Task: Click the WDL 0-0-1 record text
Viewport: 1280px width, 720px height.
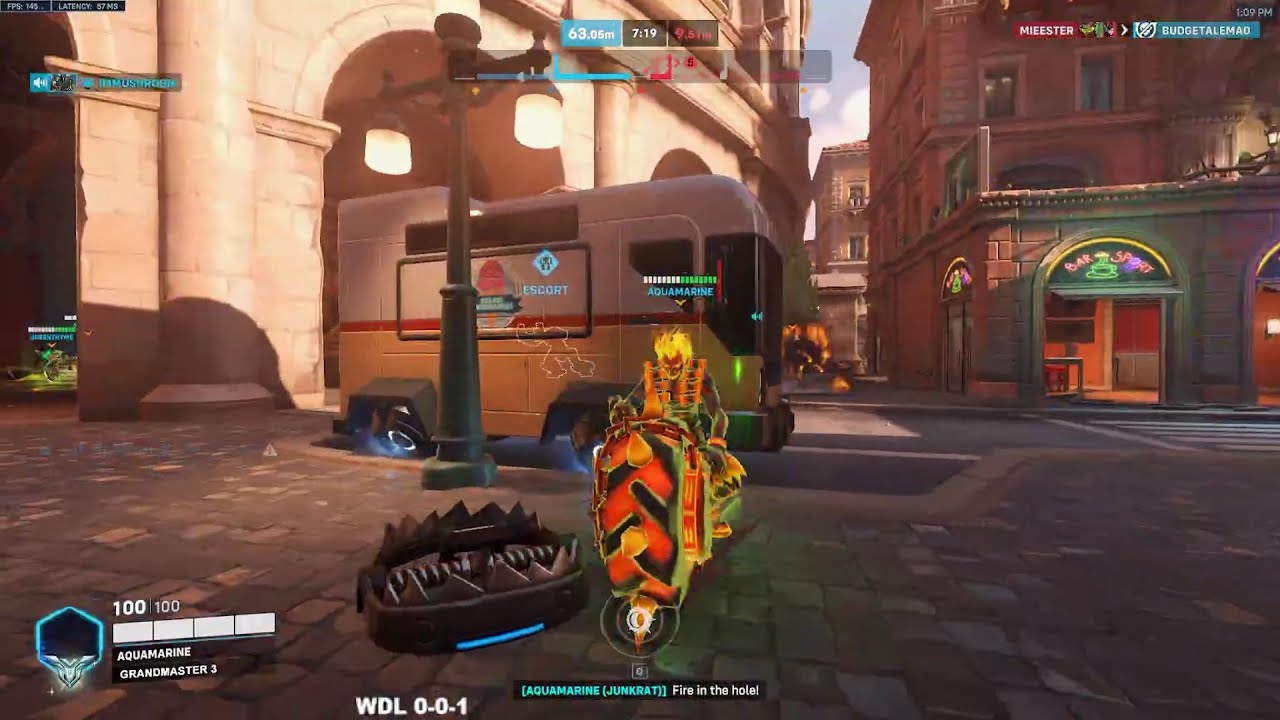Action: coord(412,707)
